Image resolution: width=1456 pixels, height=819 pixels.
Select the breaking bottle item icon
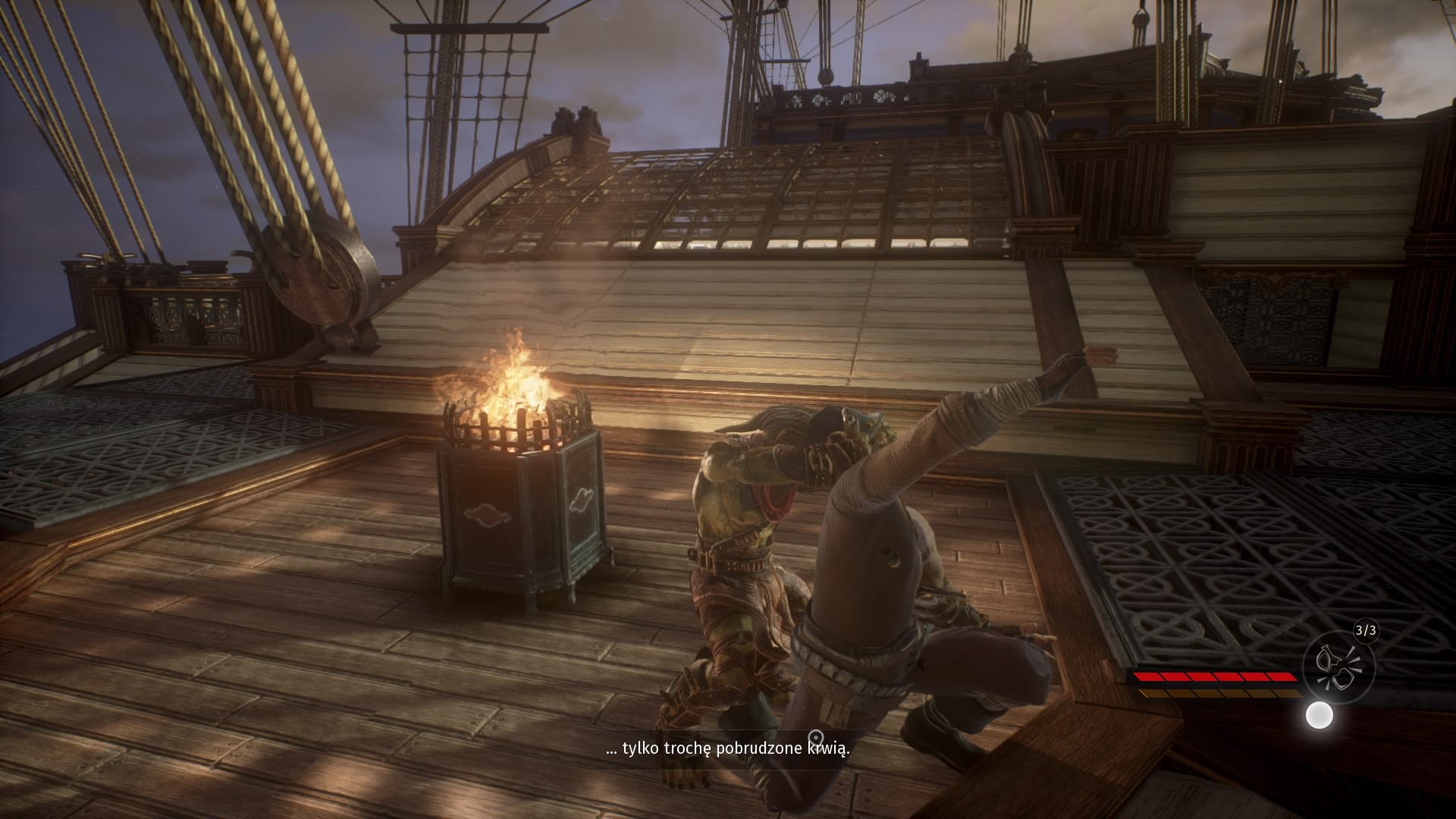coord(1338,667)
